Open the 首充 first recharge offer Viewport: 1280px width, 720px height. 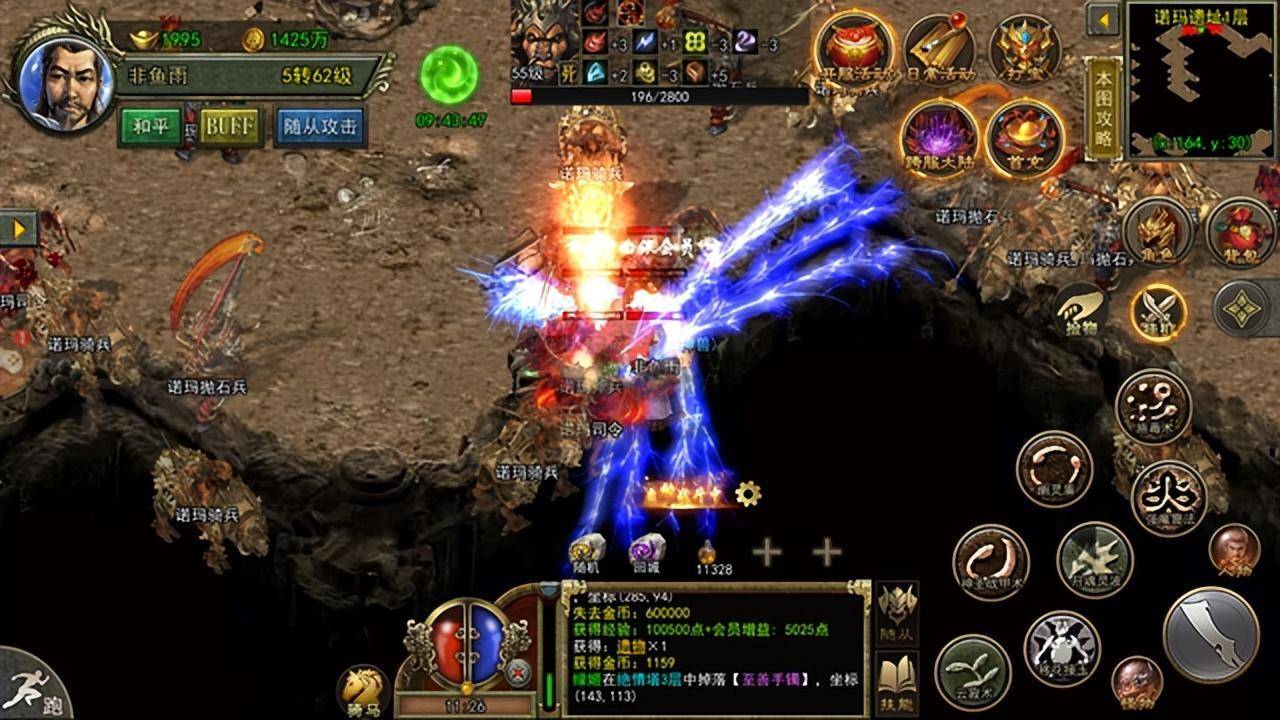tap(1025, 138)
